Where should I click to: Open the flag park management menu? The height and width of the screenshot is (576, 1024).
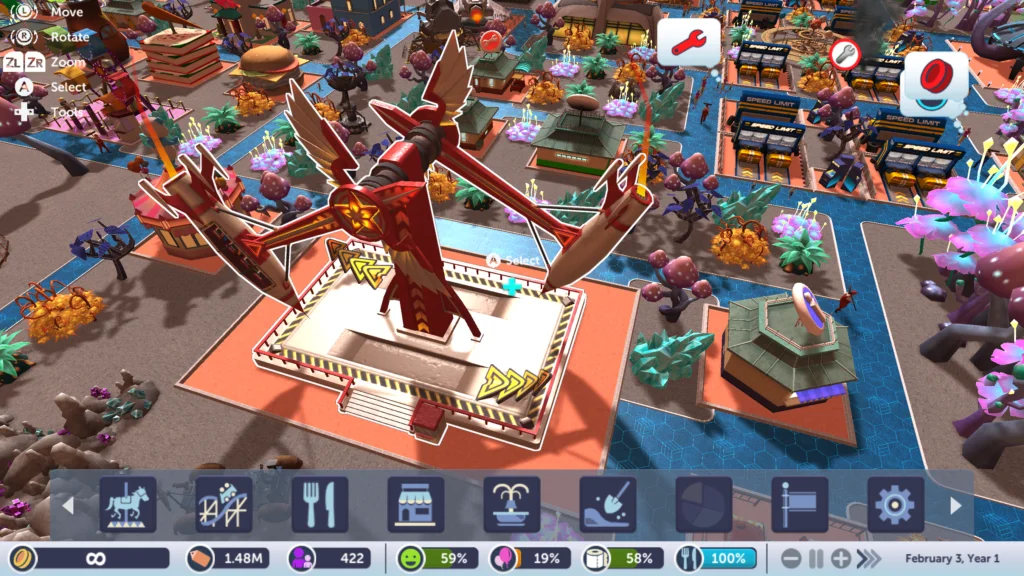point(799,505)
